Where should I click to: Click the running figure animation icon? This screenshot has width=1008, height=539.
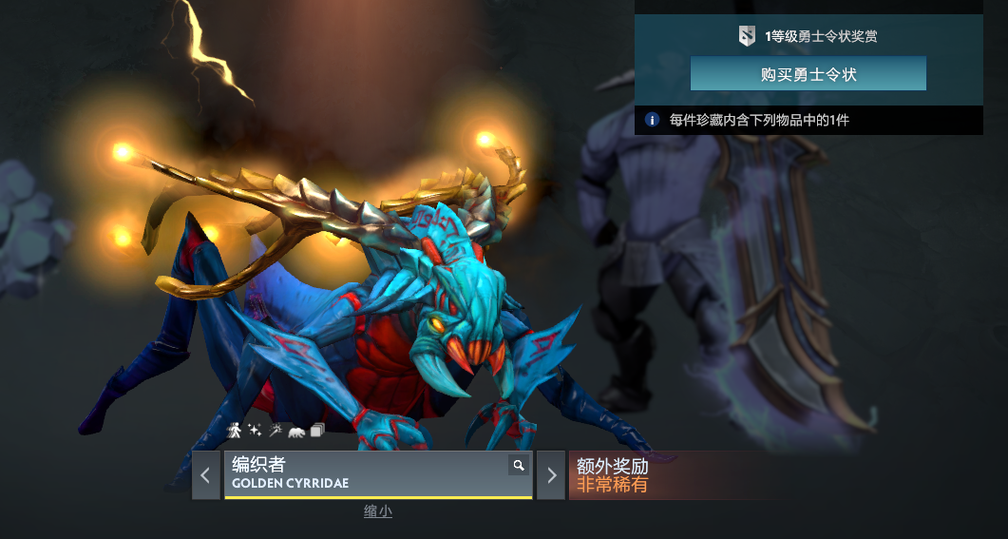[235, 430]
